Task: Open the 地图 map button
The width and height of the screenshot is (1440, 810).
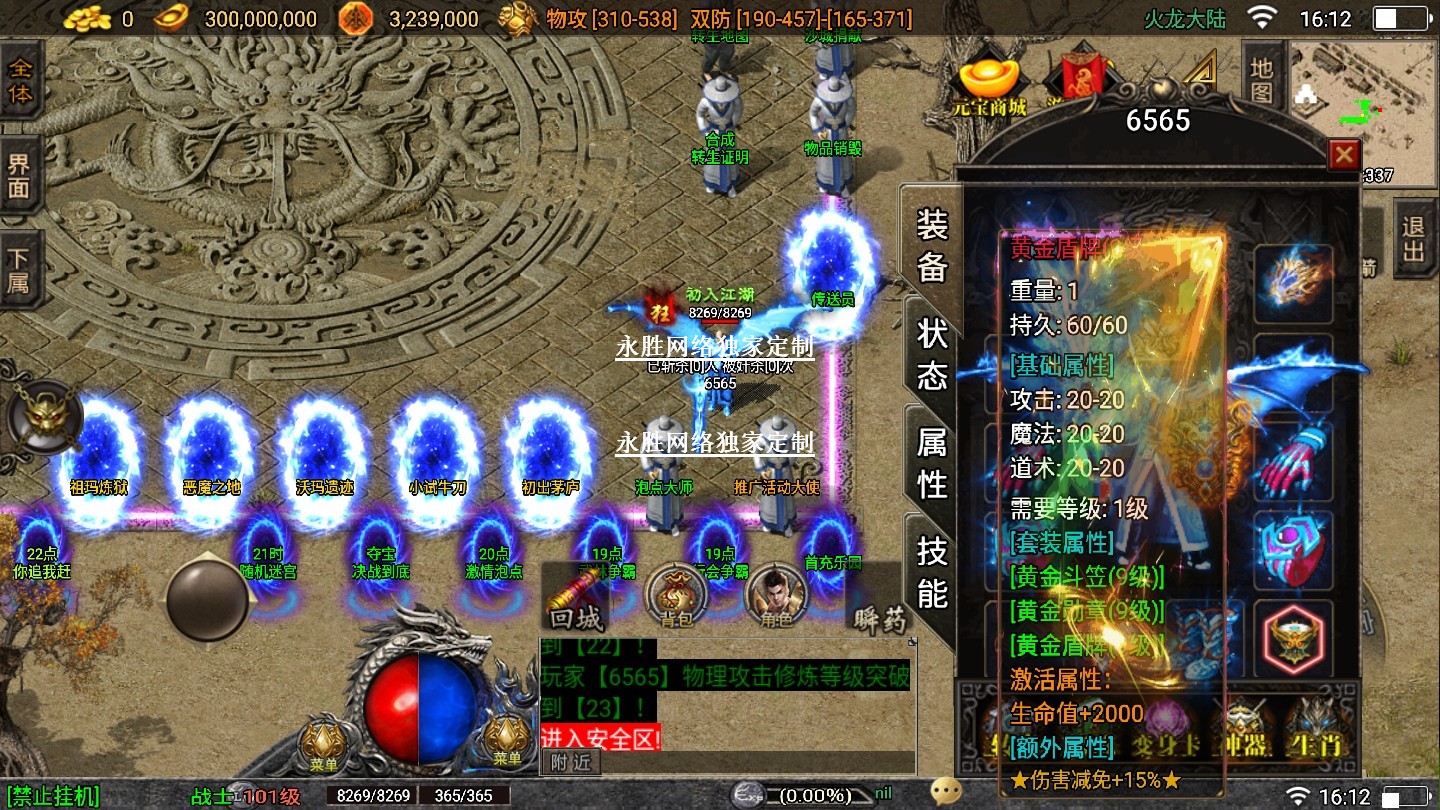Action: coord(1262,80)
